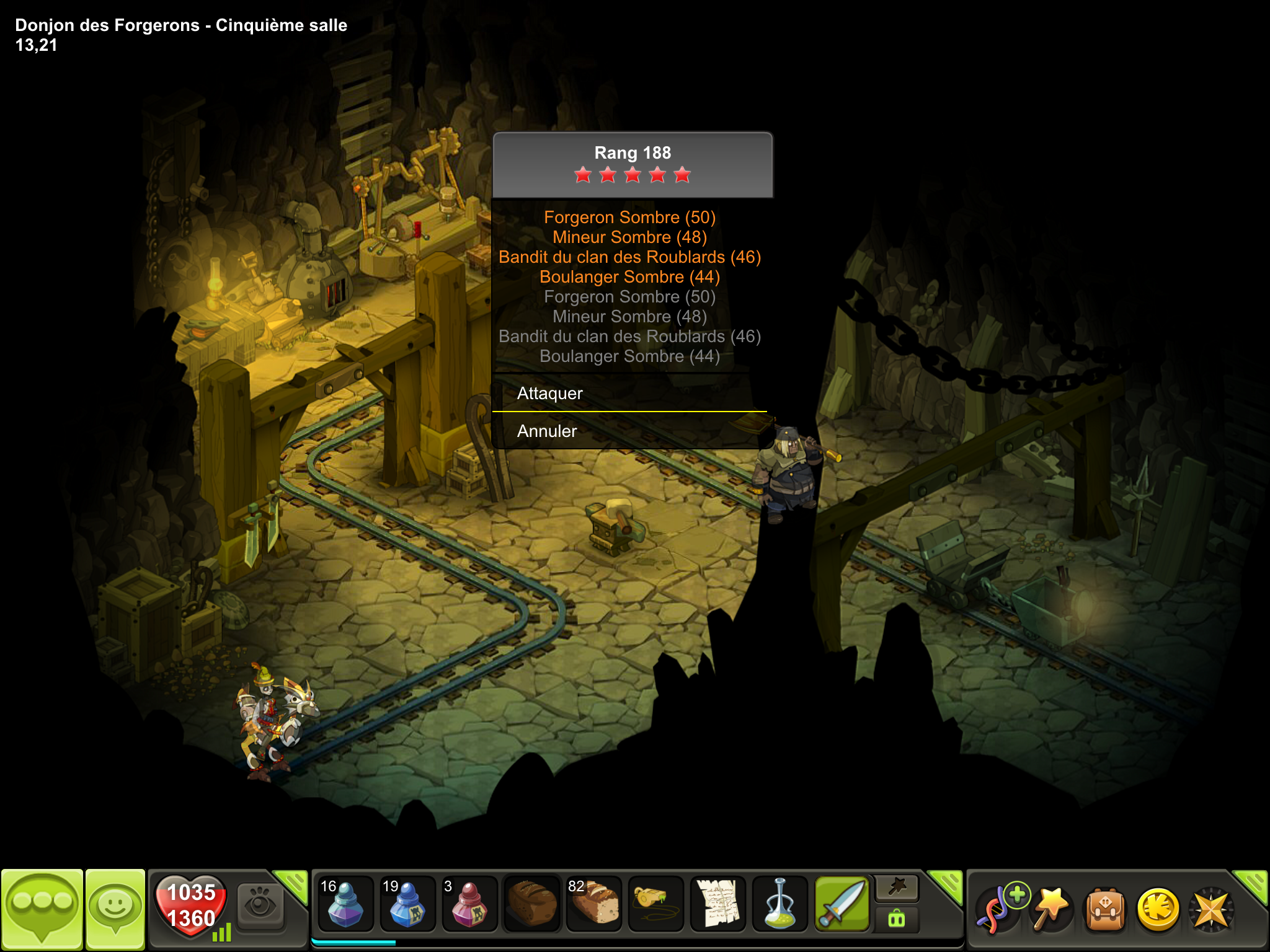Switch shortcut bar to the spell wand tab

pyautogui.click(x=897, y=888)
